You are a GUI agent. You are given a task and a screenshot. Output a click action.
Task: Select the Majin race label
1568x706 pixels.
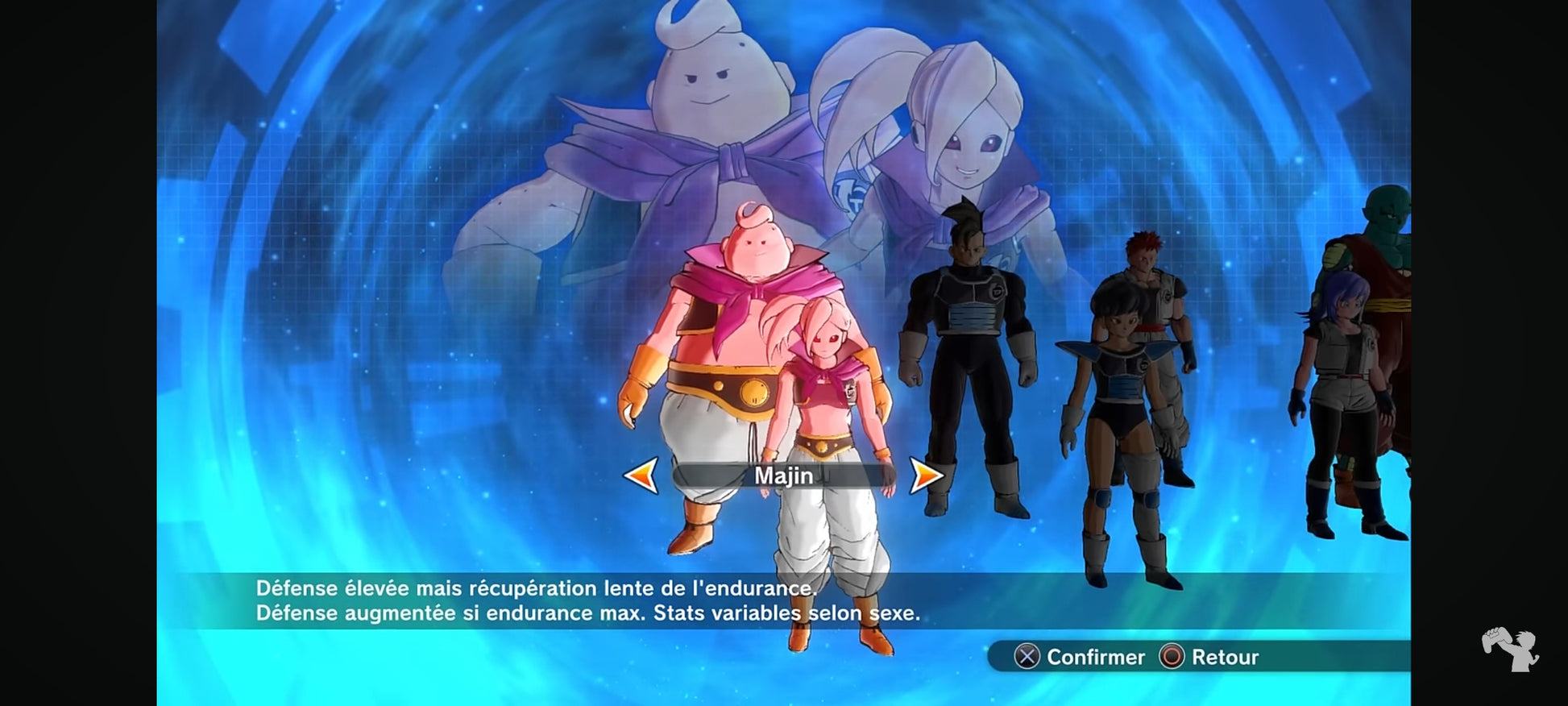(783, 476)
